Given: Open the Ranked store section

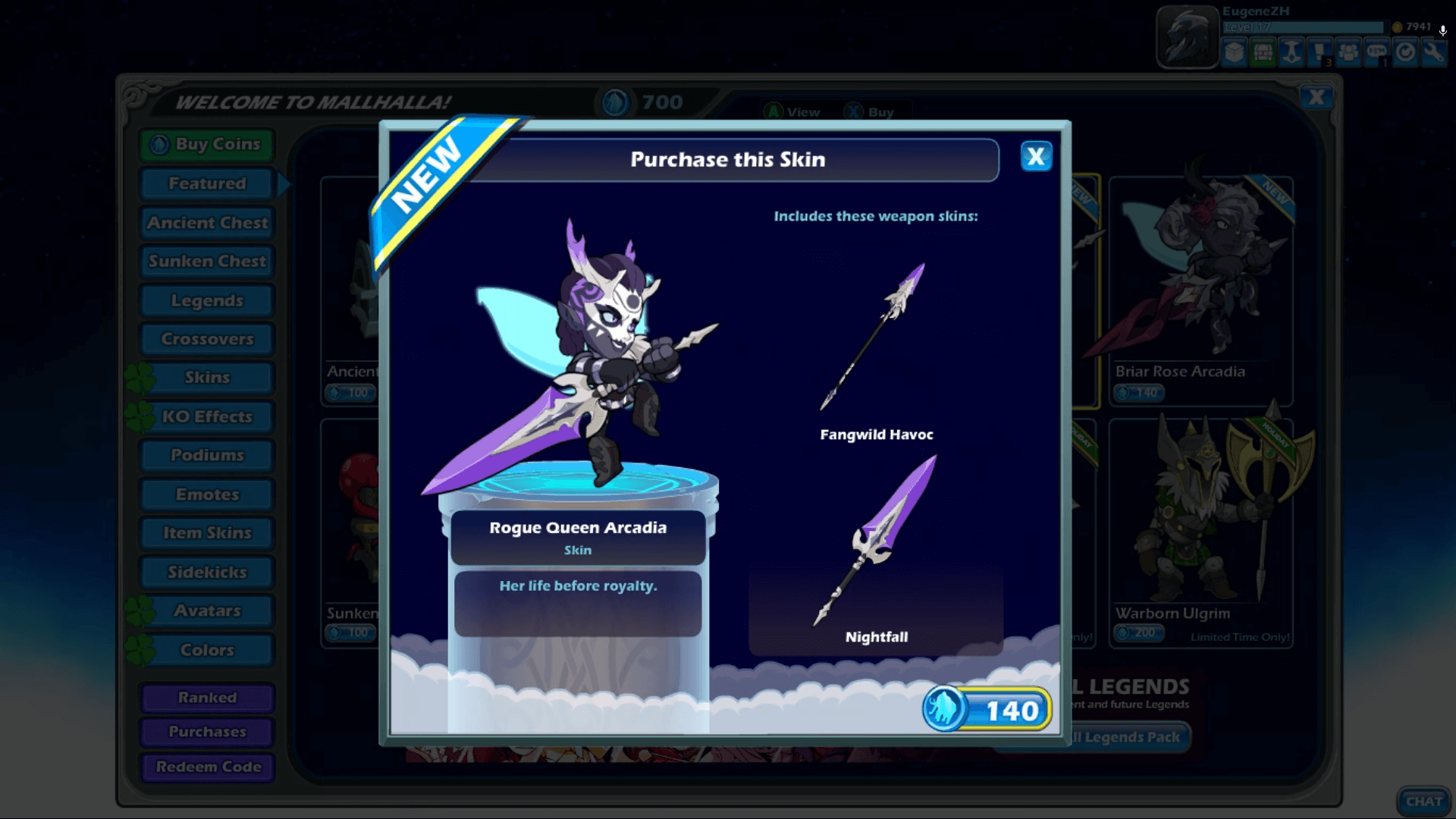Looking at the screenshot, I should [x=207, y=698].
